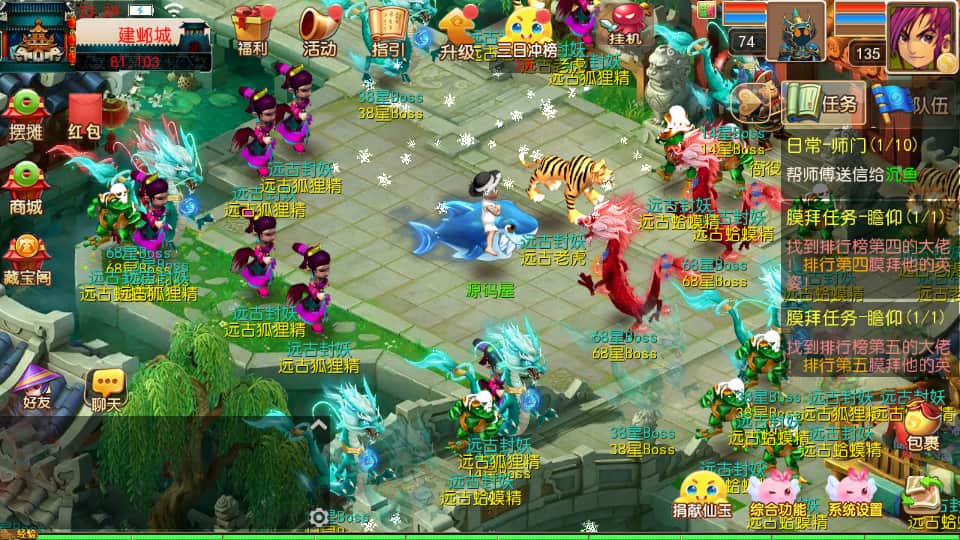The width and height of the screenshot is (960, 540).
Task: Open 系统设置 system settings
Action: point(853,494)
